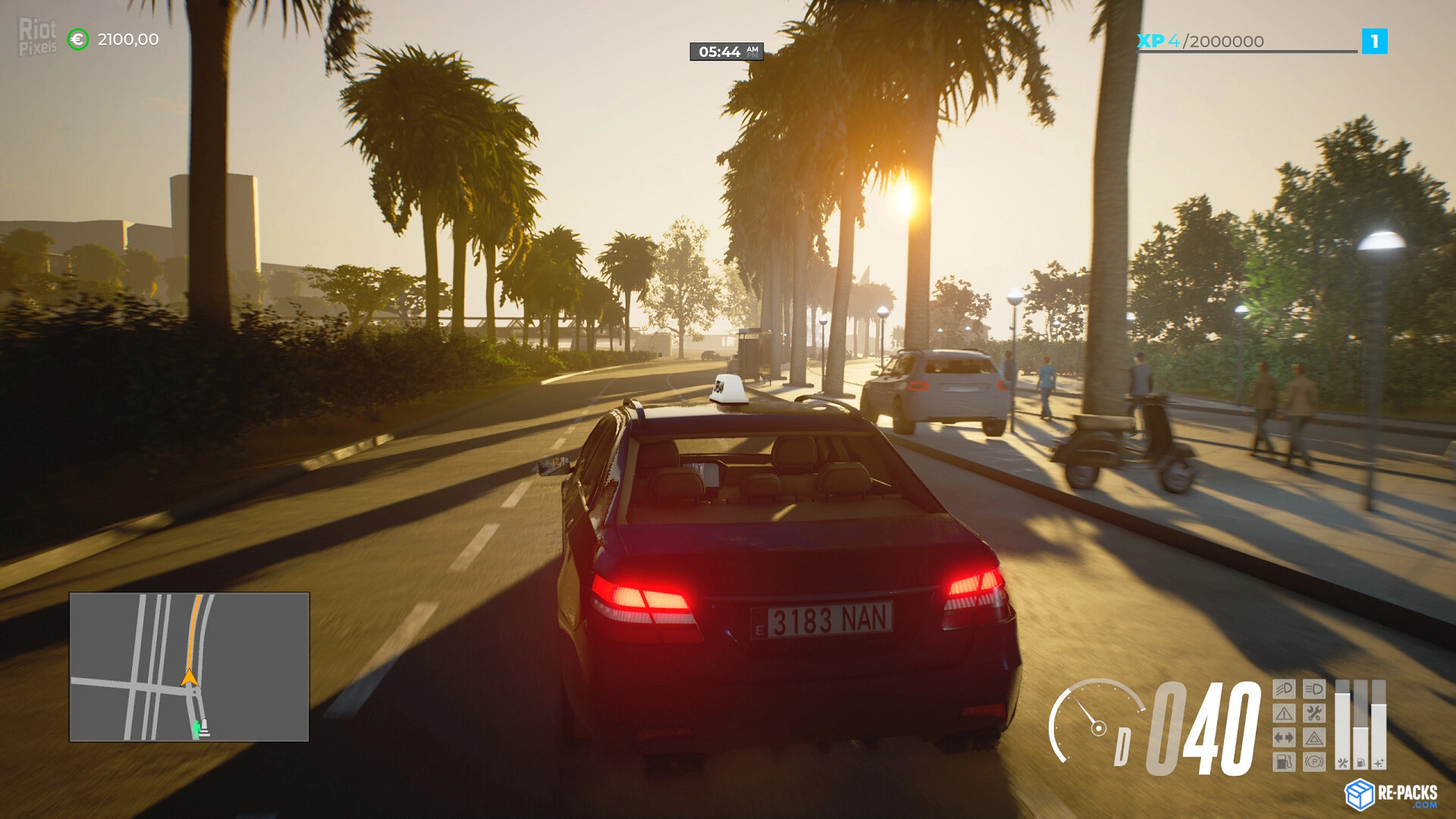Select the green passenger marker on minimap
This screenshot has height=819, width=1456.
(196, 729)
